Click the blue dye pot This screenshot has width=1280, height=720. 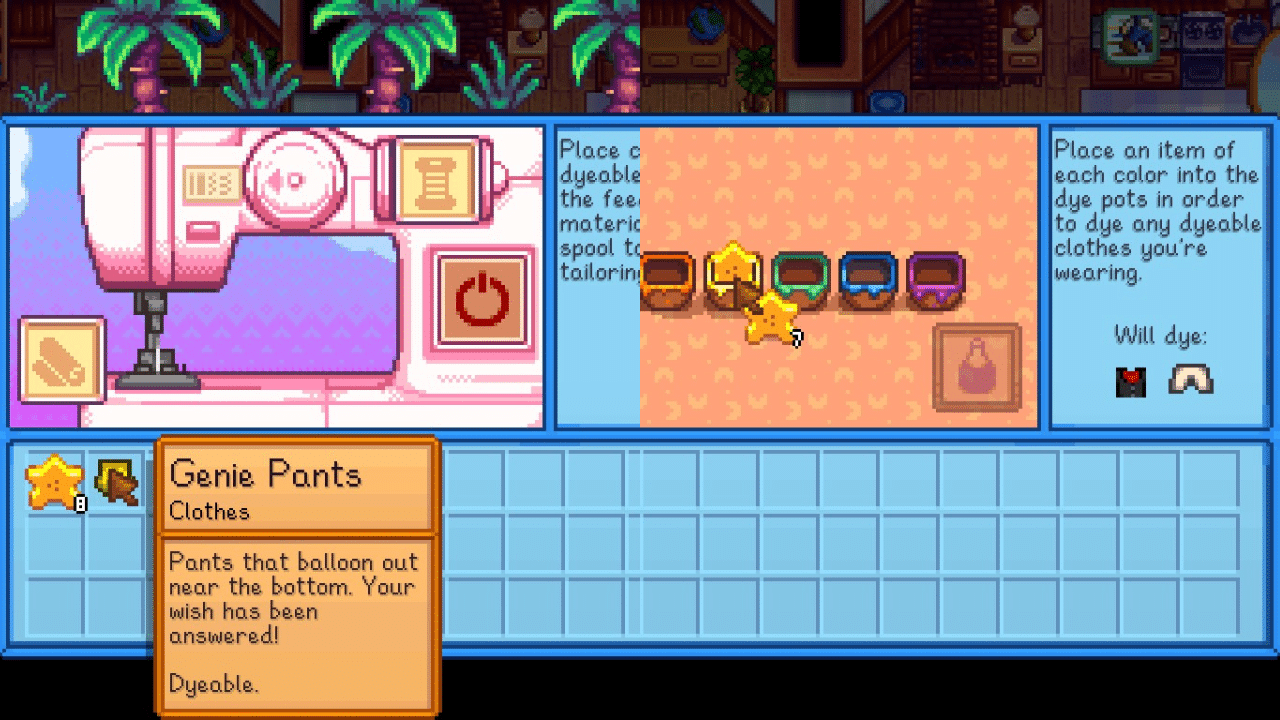tap(867, 280)
